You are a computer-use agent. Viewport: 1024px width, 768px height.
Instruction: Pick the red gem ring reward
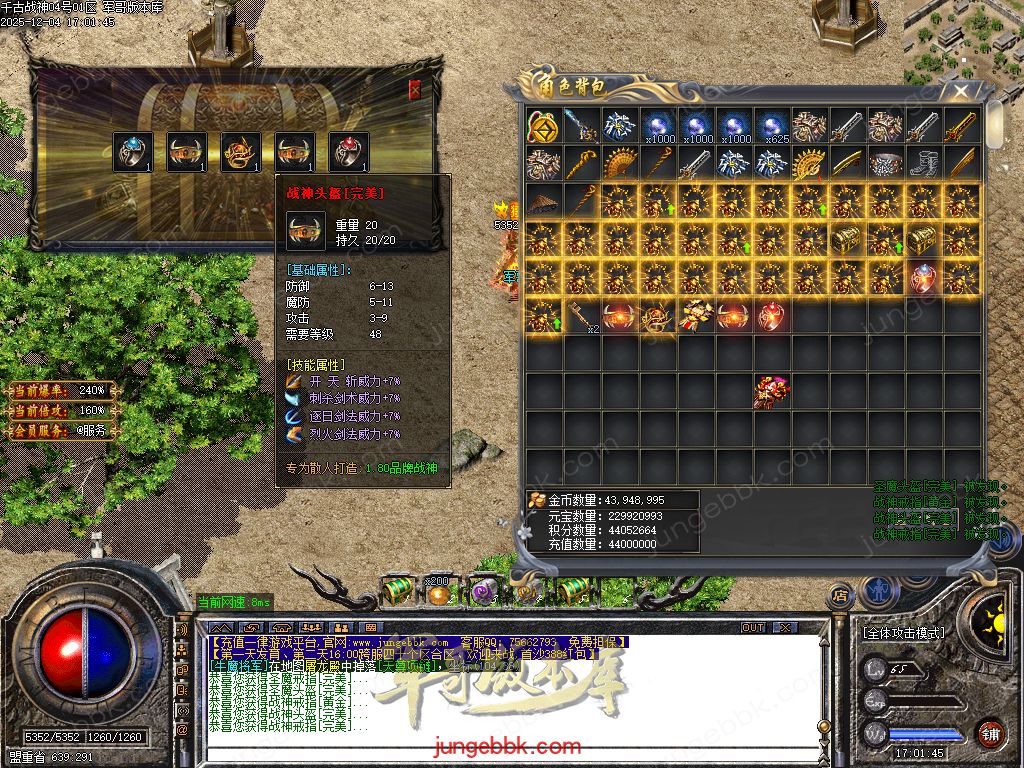(349, 152)
